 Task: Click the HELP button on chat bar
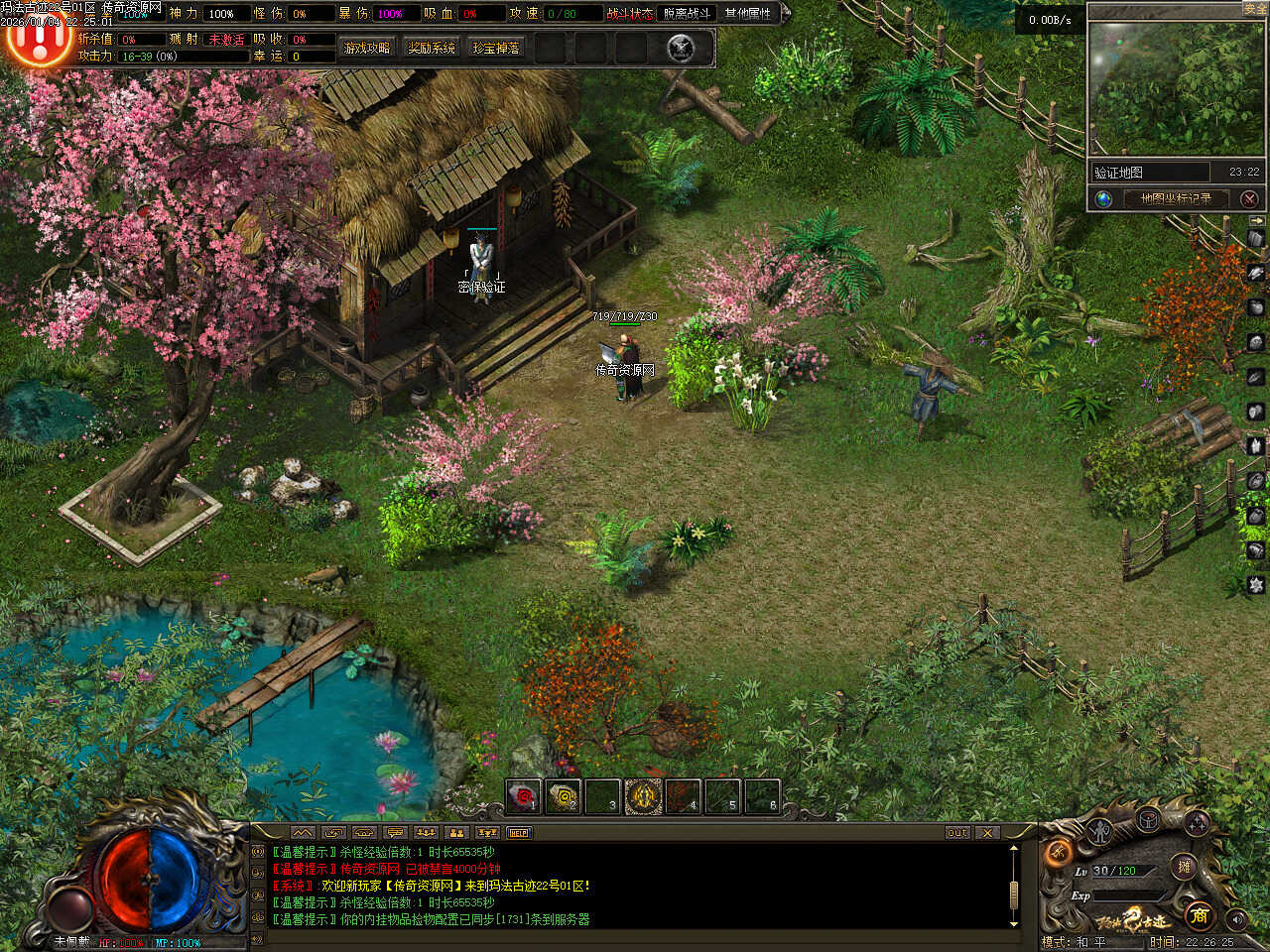point(518,833)
